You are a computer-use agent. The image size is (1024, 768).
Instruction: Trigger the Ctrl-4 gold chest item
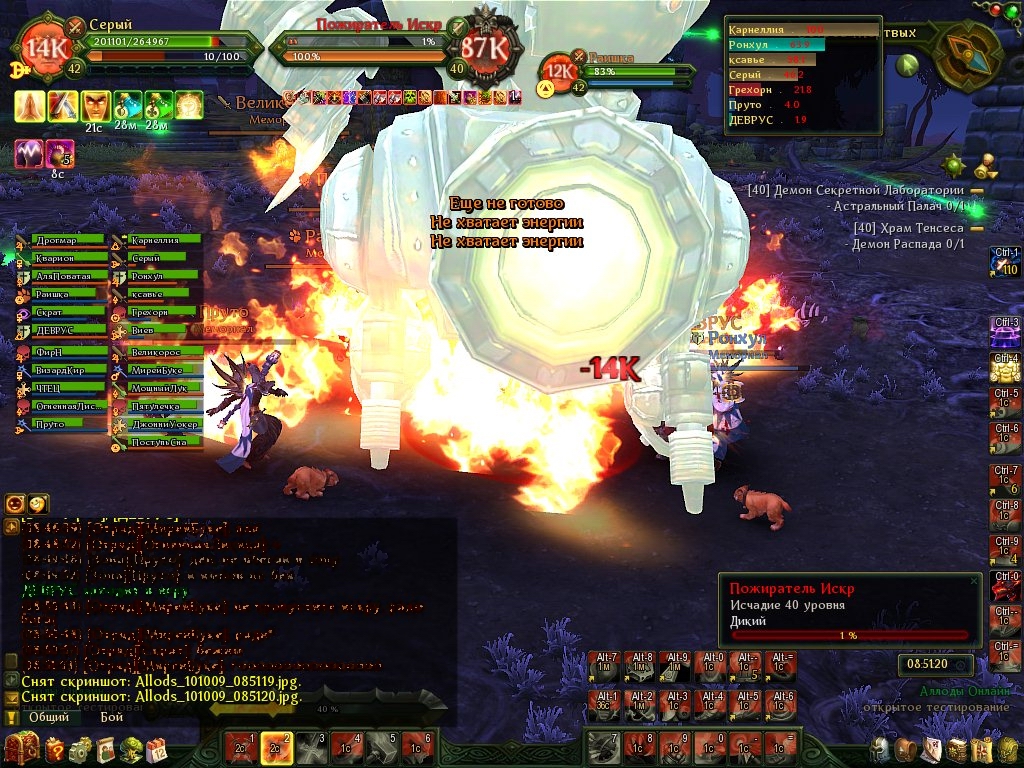(1004, 368)
